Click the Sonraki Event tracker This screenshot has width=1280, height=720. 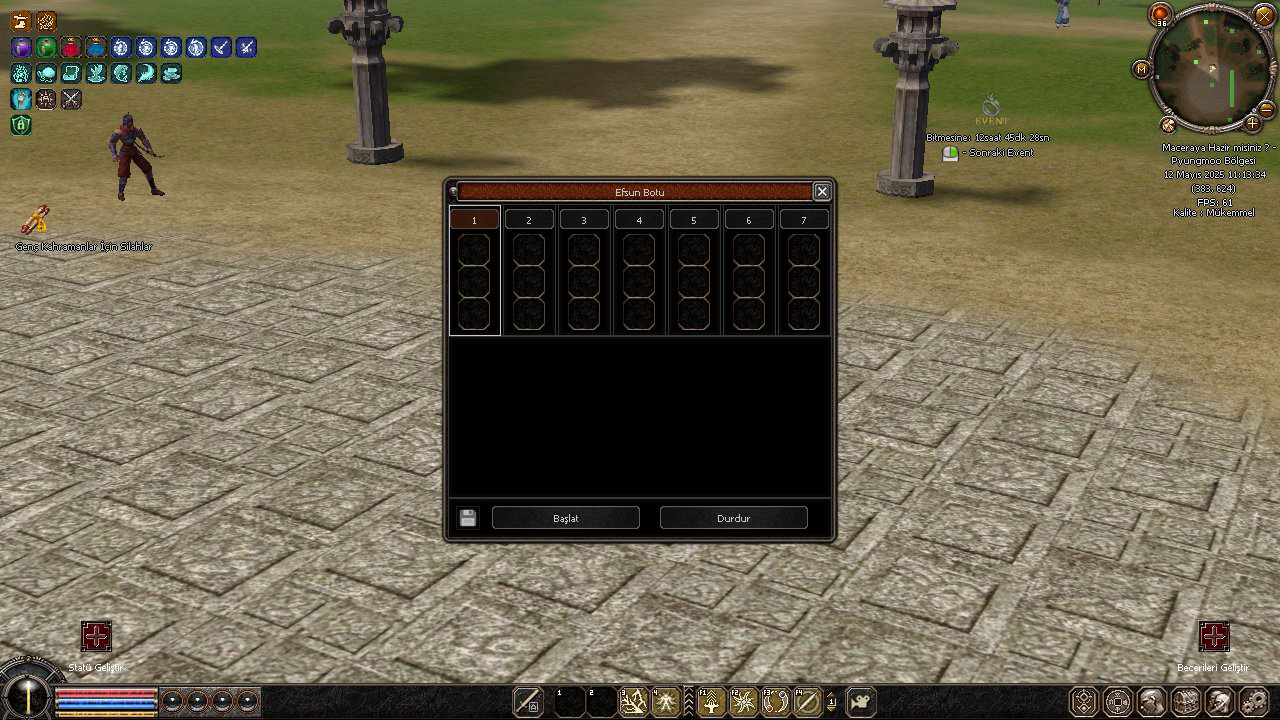(950, 153)
